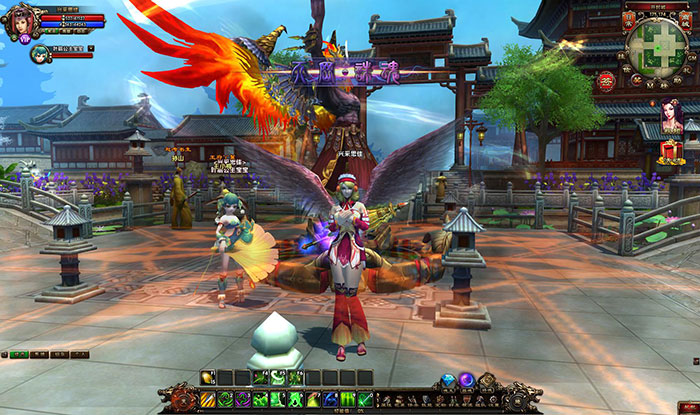Click the round red emblem button
Screen dimensions: 700x415
tap(606, 81)
